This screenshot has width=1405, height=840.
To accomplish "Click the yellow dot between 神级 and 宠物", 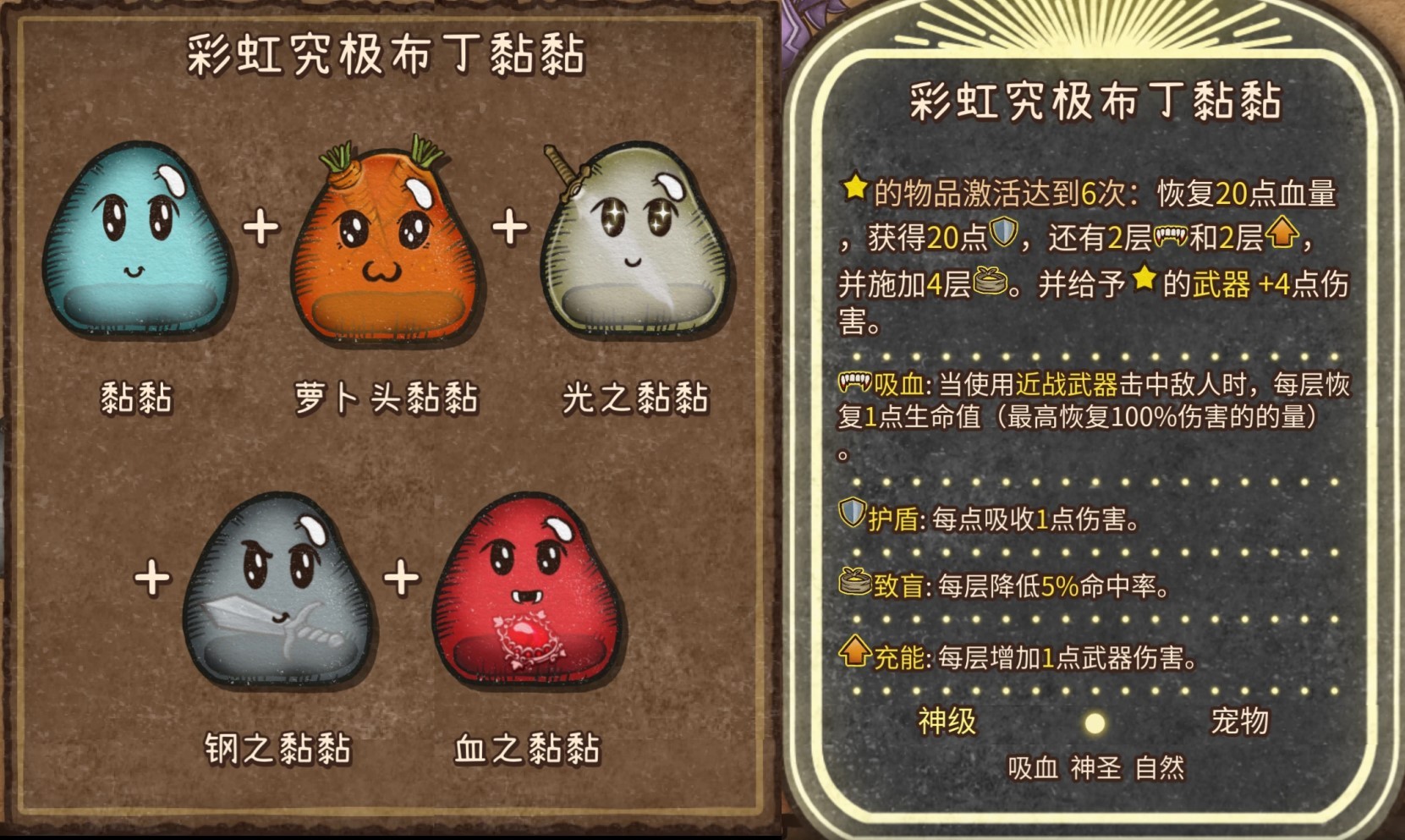I will 1095,723.
